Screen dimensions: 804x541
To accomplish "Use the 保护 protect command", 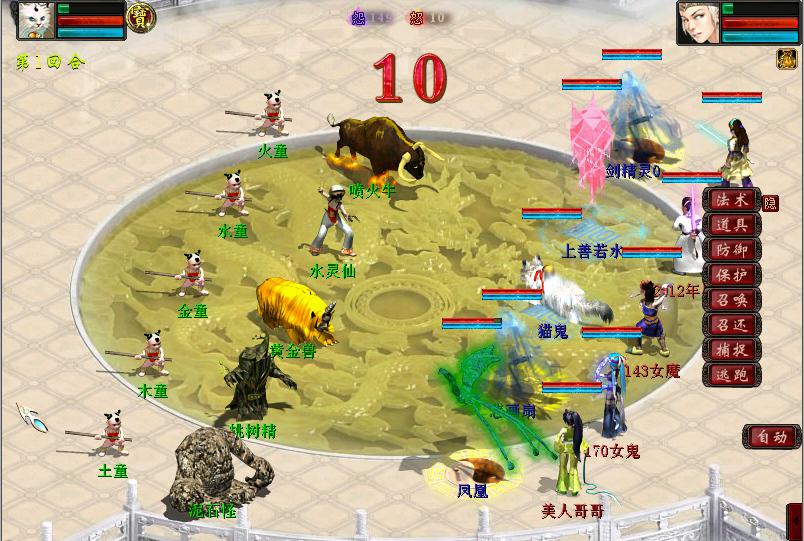I will tap(731, 275).
